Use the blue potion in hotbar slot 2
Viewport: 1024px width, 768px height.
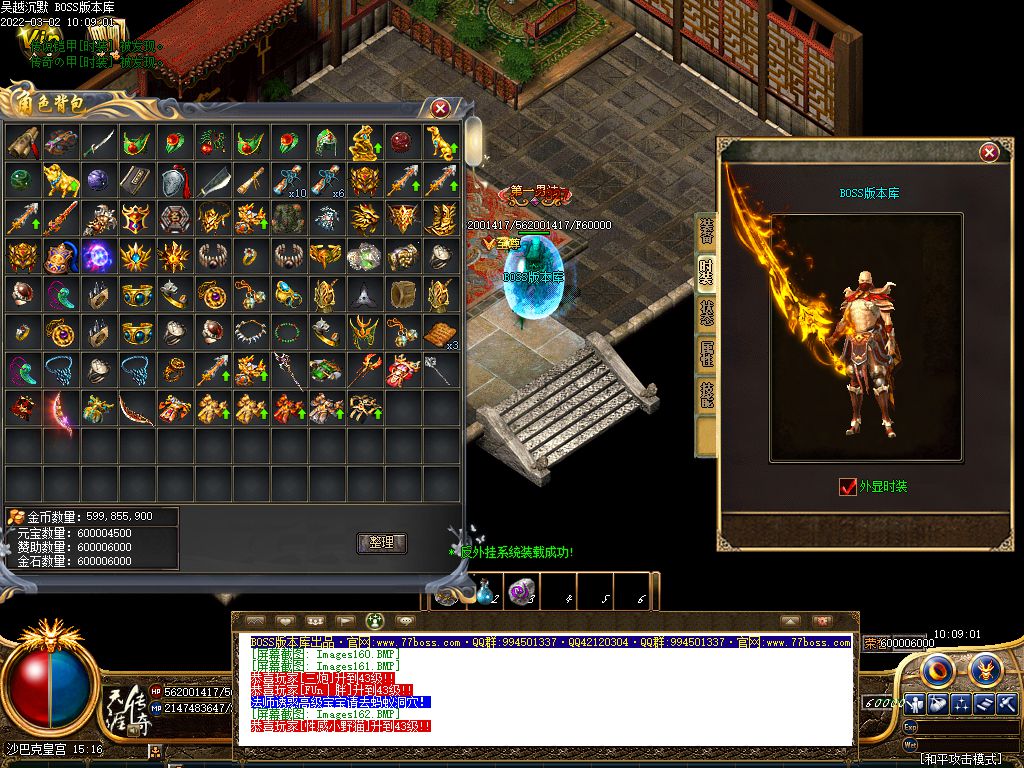487,592
